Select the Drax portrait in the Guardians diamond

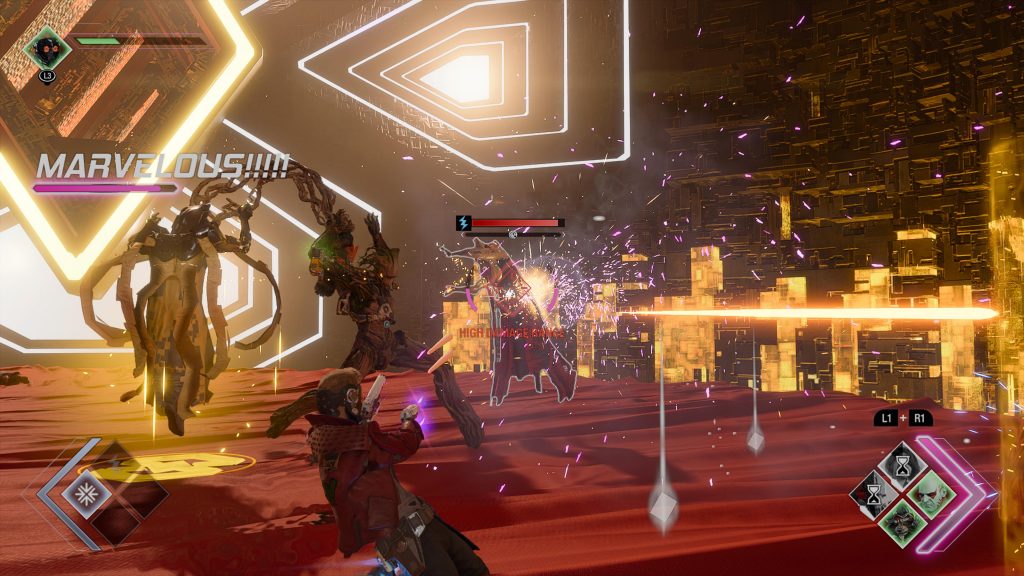pyautogui.click(x=932, y=493)
